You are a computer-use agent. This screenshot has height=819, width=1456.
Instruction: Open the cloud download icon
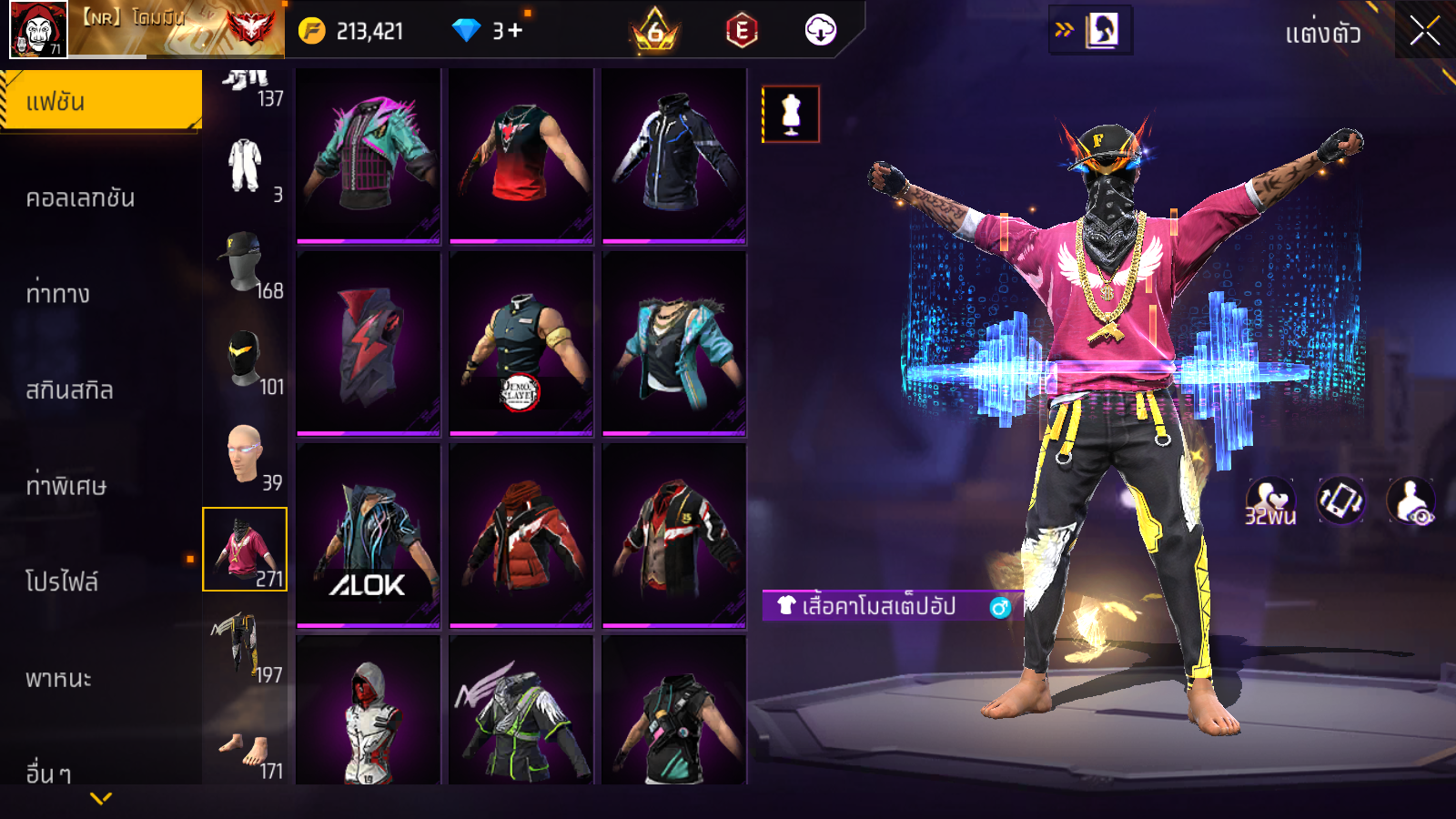[x=820, y=31]
